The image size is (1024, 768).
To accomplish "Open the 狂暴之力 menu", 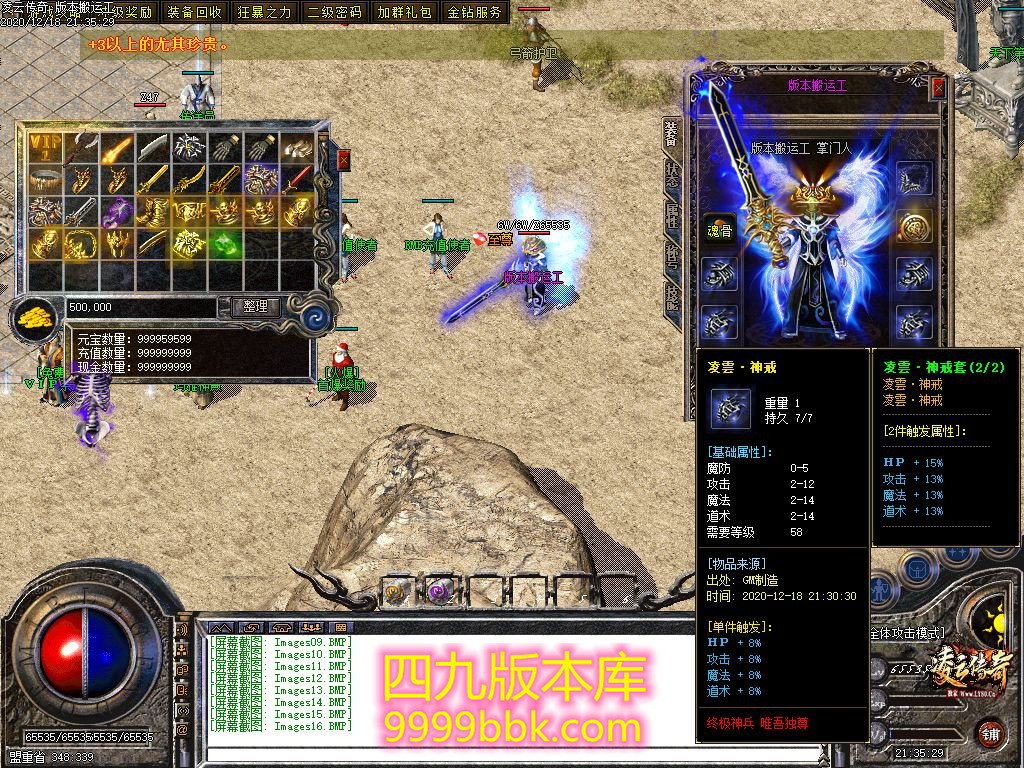I will click(264, 12).
